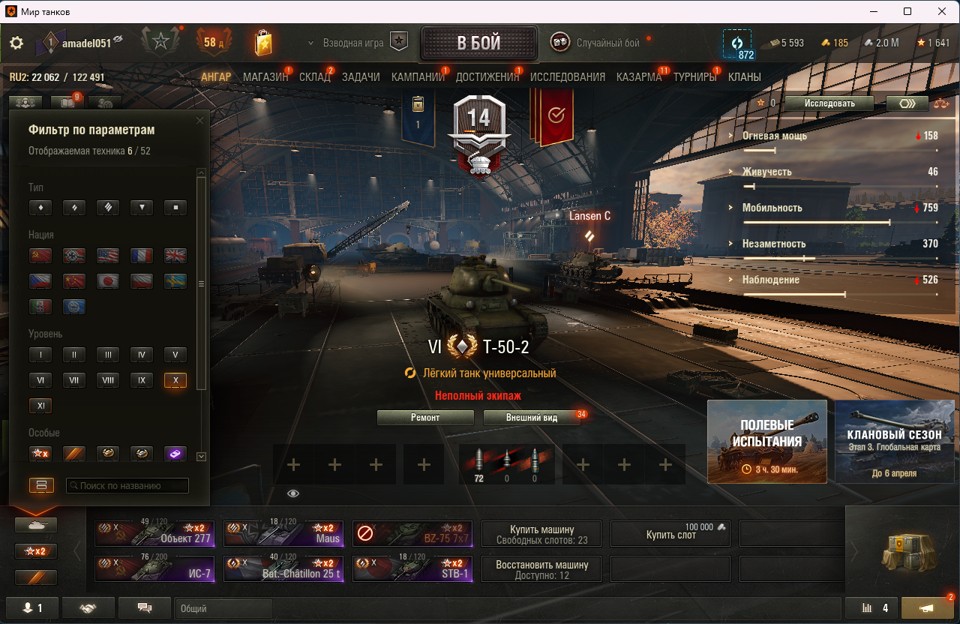Go to the ЗАДАЧИ tab
This screenshot has height=624, width=960.
[x=360, y=77]
